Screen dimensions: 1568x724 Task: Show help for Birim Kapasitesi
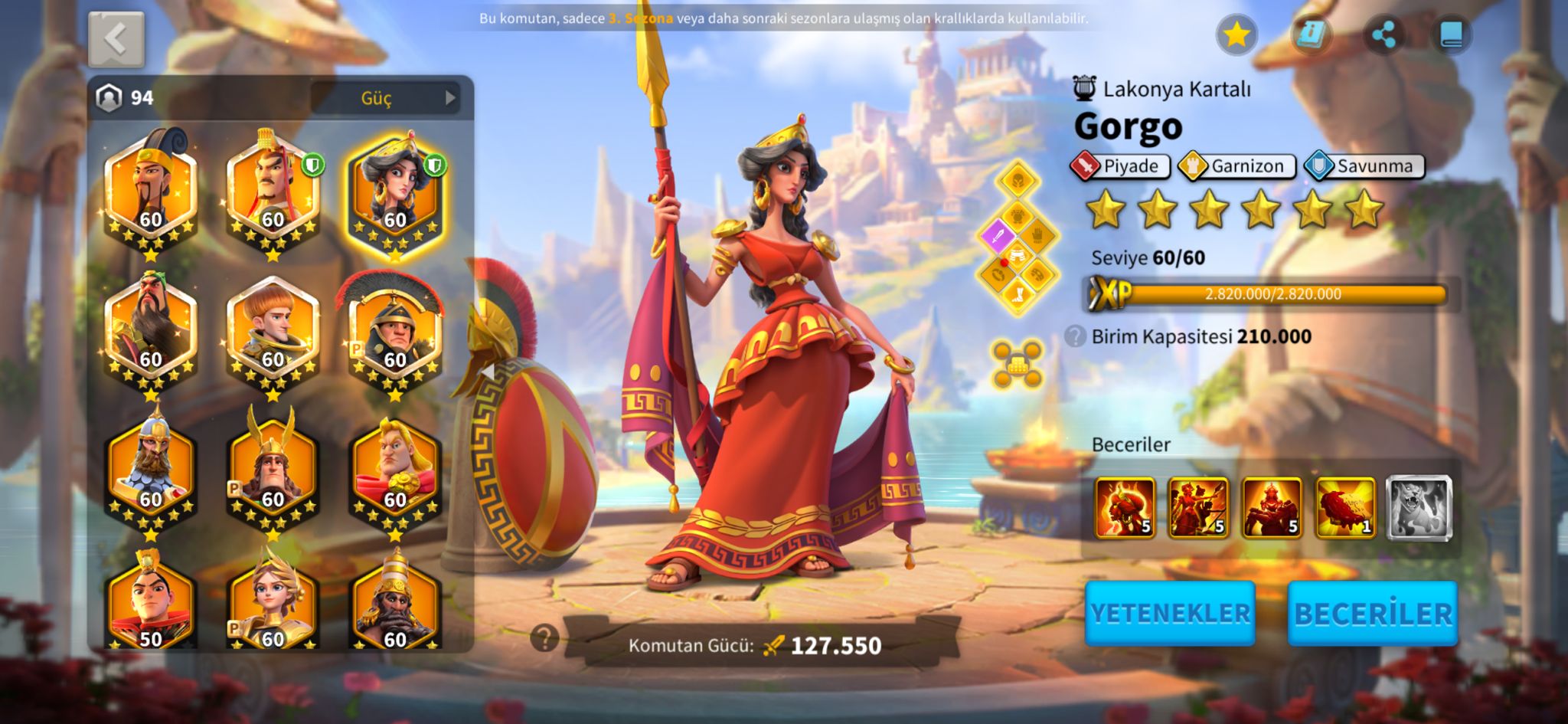point(1075,336)
